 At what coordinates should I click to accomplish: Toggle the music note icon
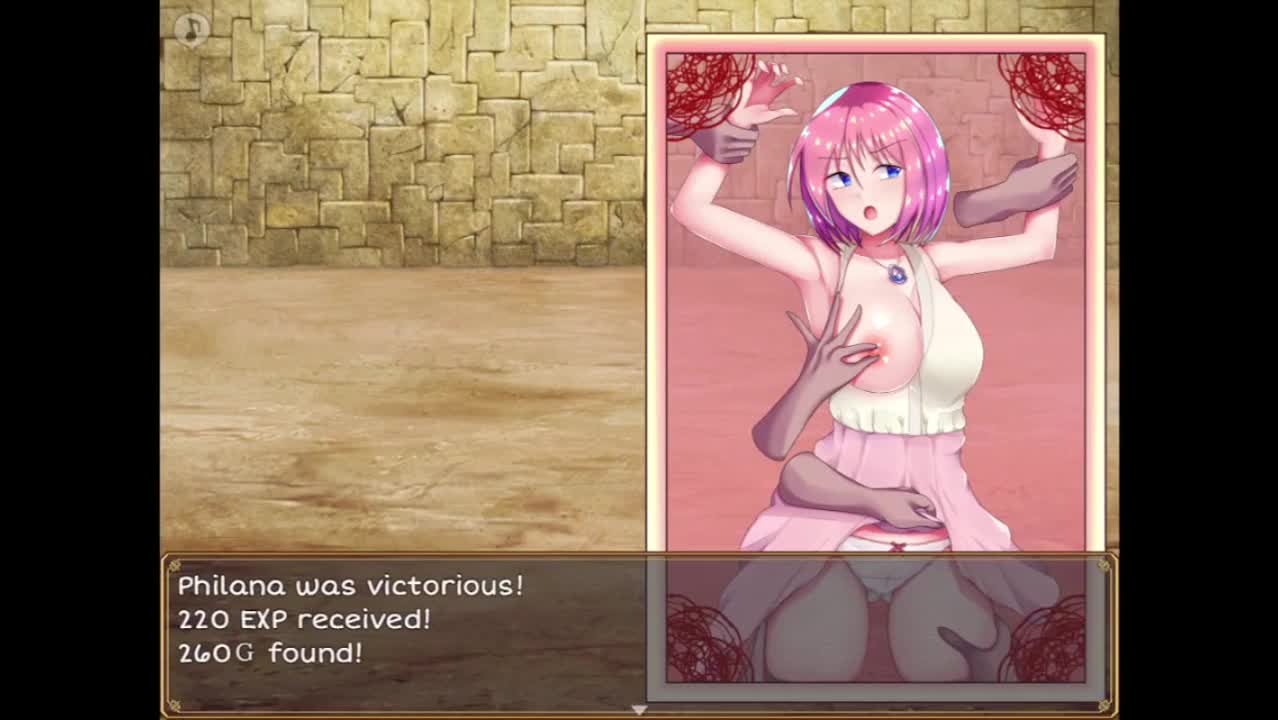coord(191,28)
